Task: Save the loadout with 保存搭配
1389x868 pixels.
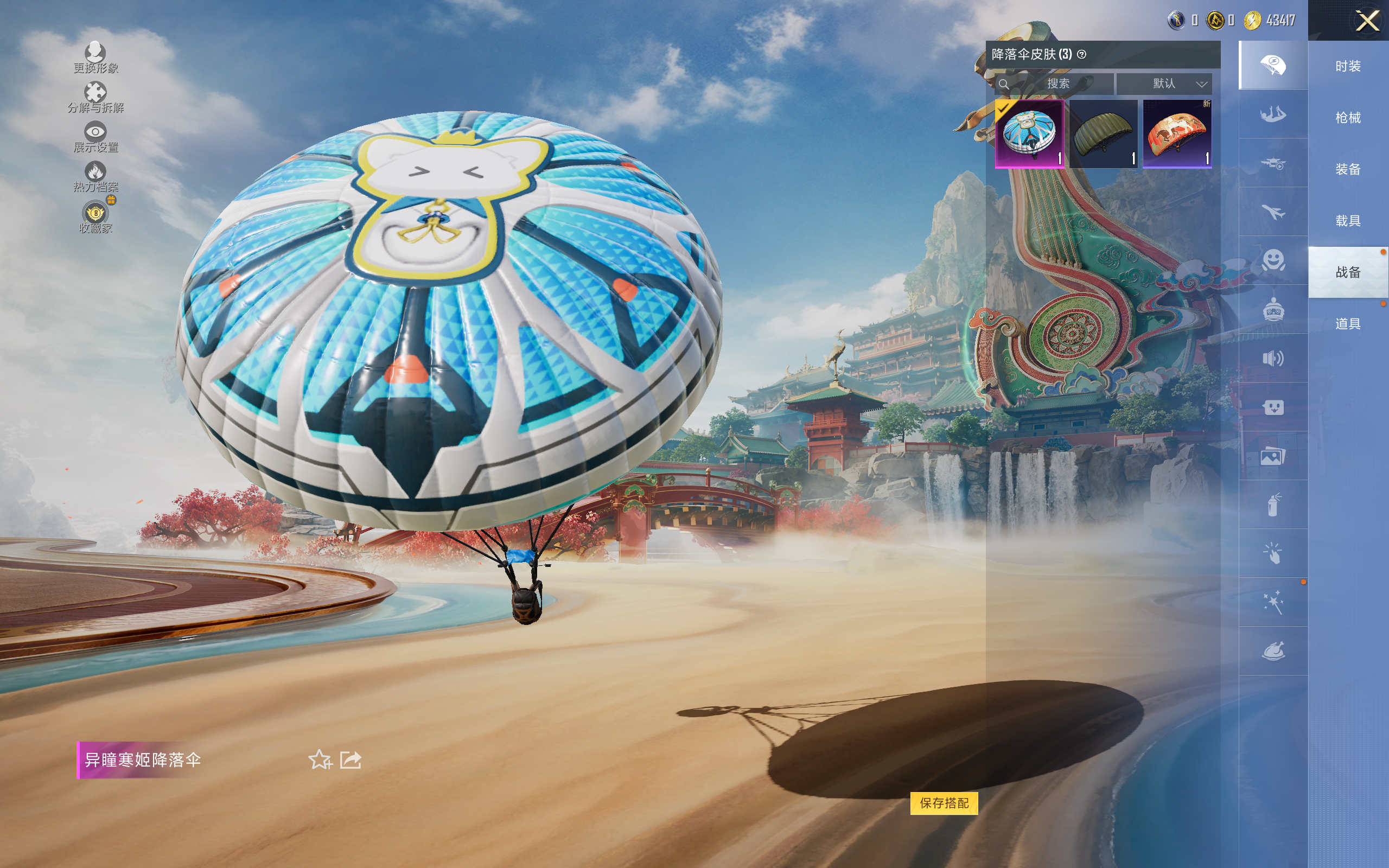Action: coord(944,802)
